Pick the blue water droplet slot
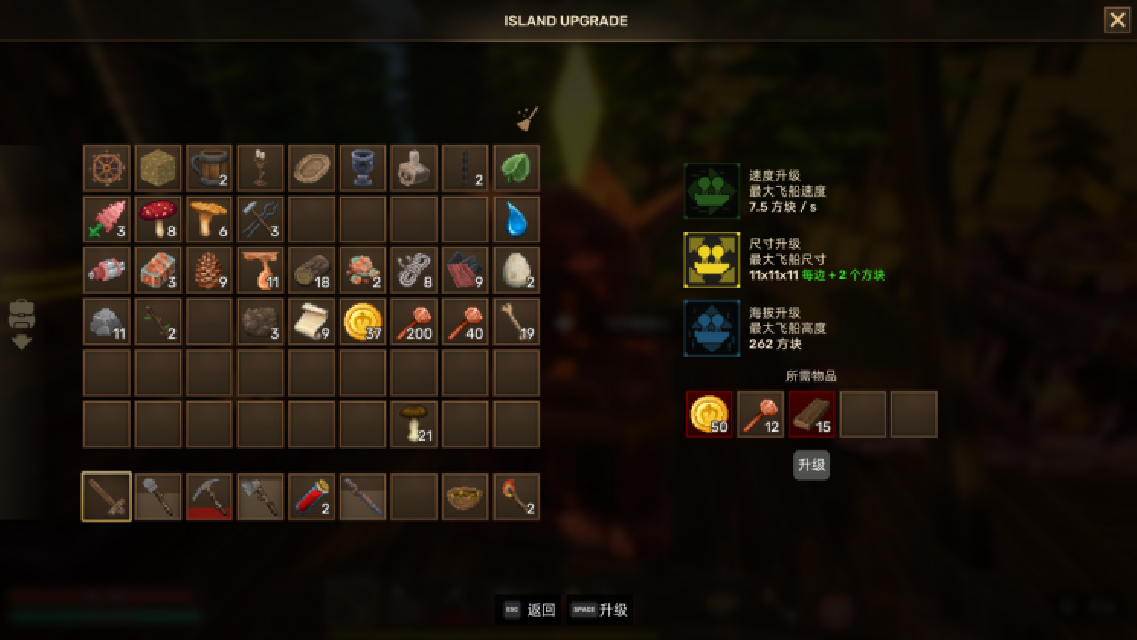Image resolution: width=1137 pixels, height=640 pixels. point(516,219)
